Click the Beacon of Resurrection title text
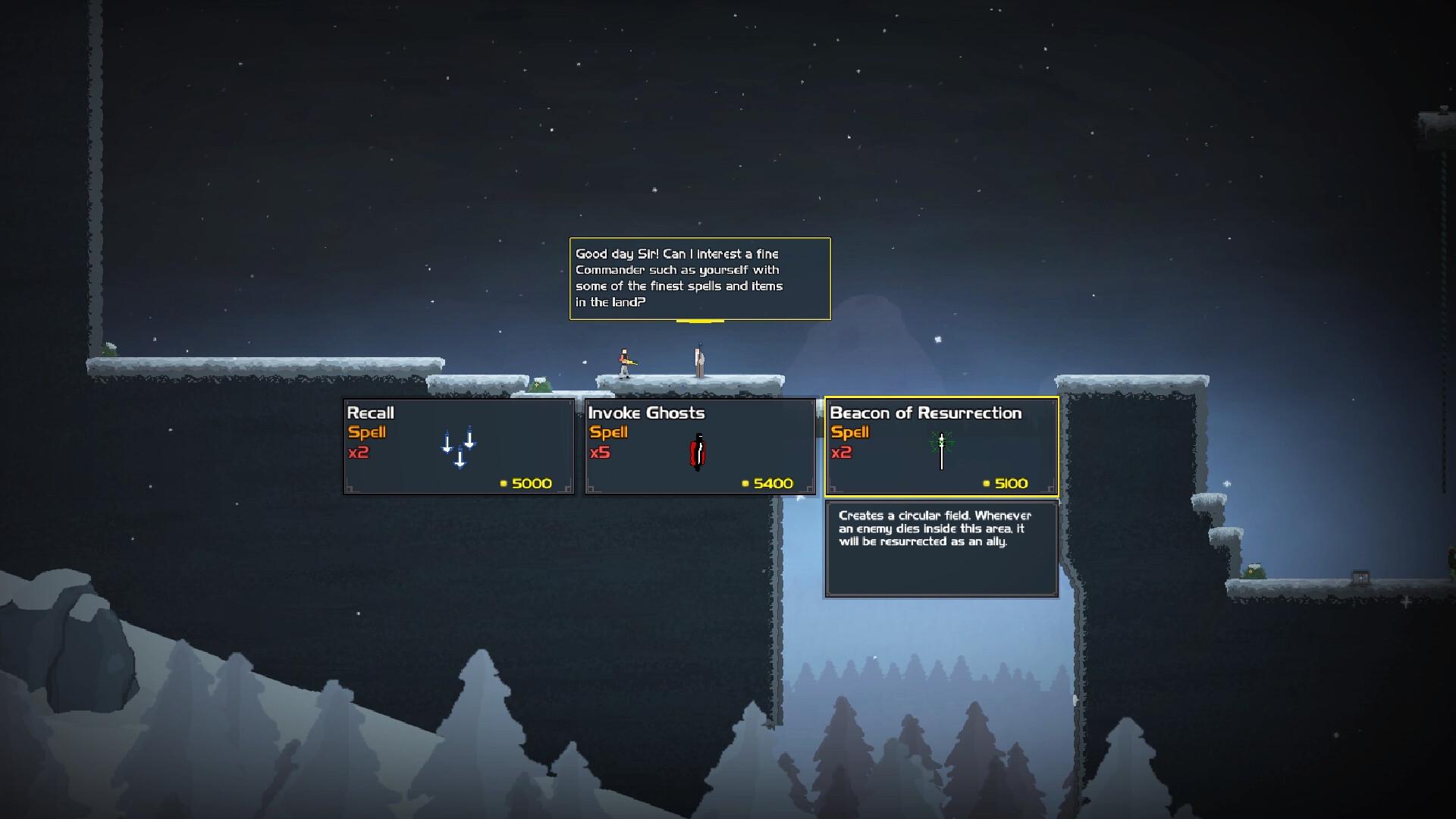Viewport: 1456px width, 819px height. [x=925, y=413]
